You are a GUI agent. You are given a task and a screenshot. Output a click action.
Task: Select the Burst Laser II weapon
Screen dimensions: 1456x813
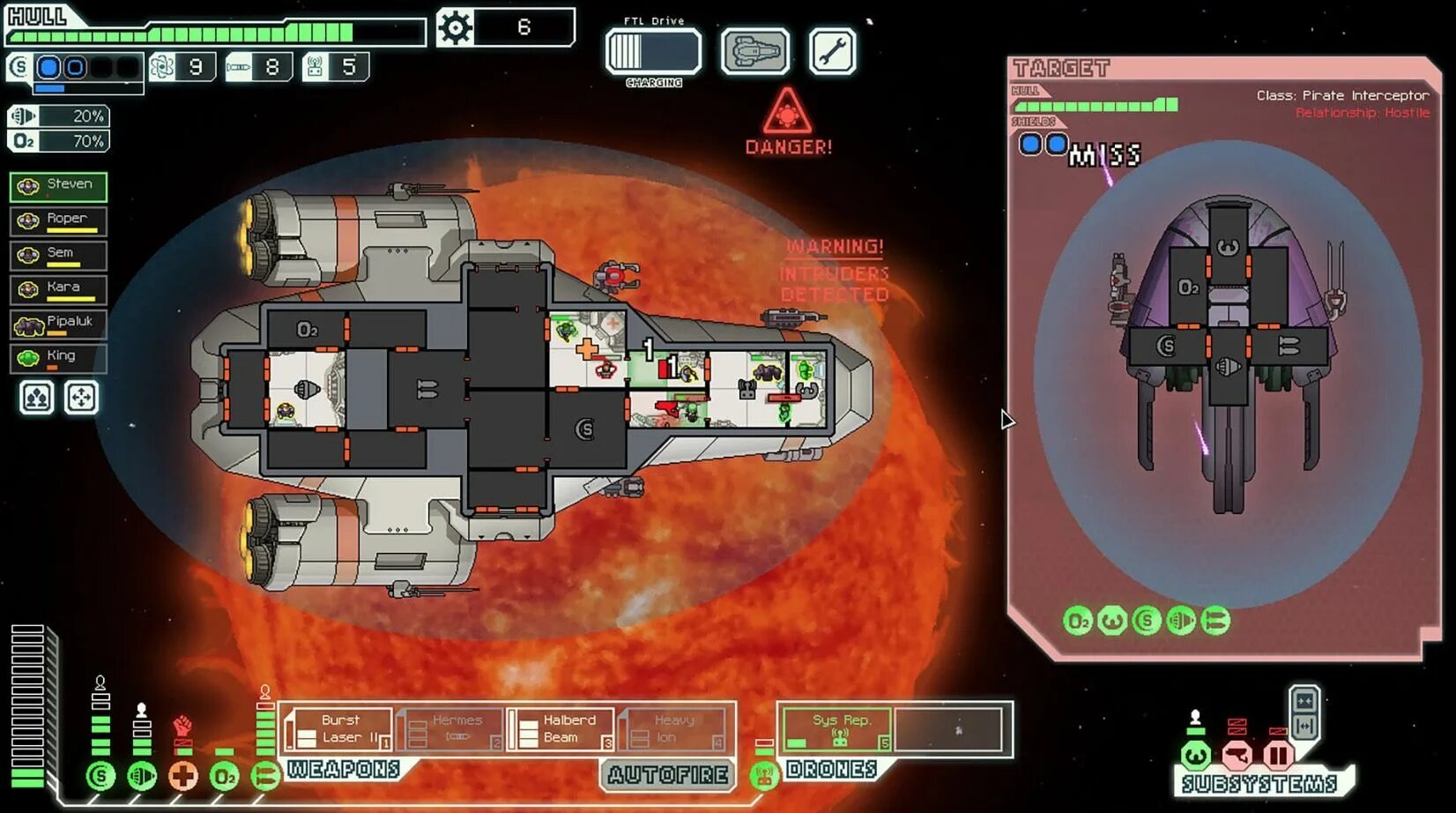(x=338, y=729)
